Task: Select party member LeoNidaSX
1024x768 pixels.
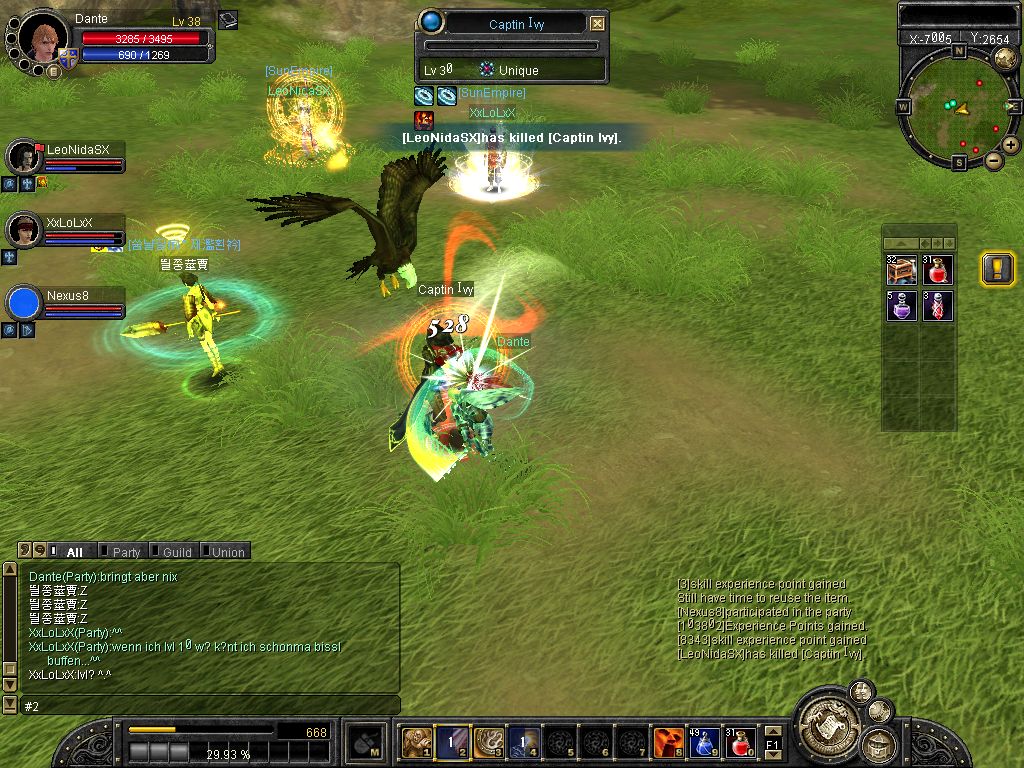Action: tap(76, 150)
